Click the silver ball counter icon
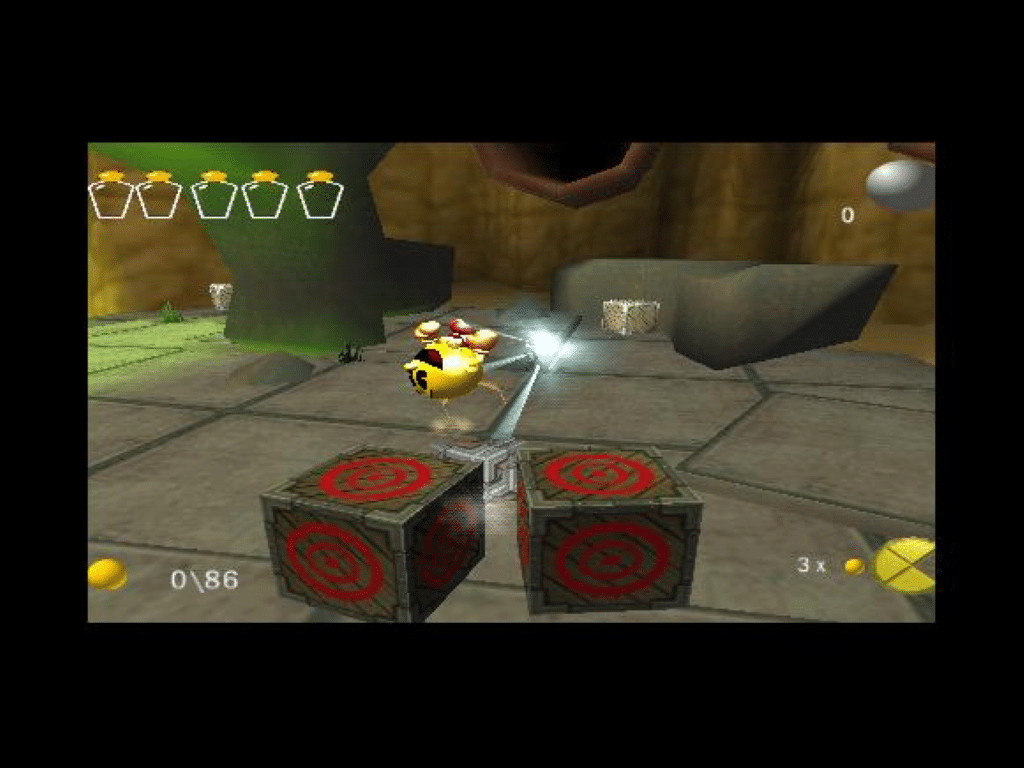The width and height of the screenshot is (1024, 768). click(898, 185)
